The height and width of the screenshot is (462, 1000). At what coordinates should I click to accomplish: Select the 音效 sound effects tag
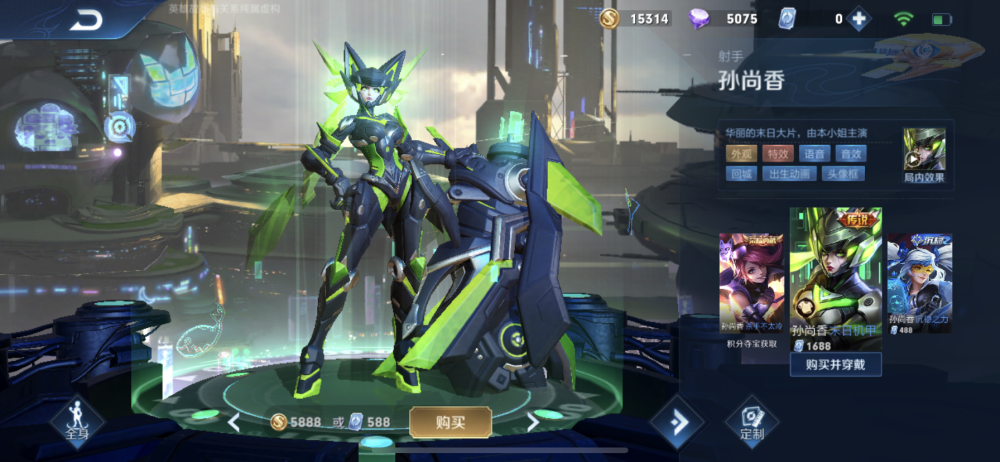coord(850,153)
